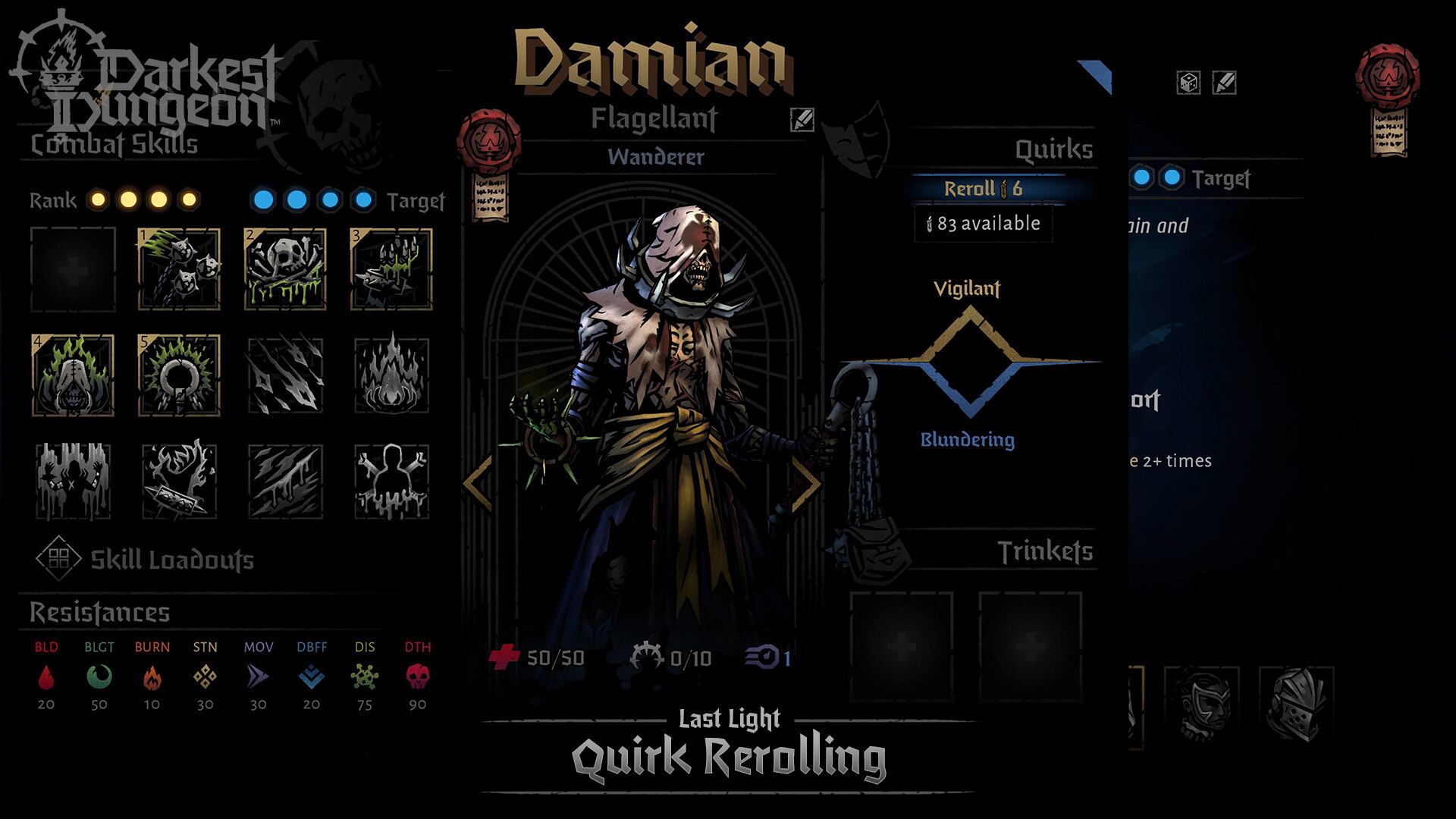Equip the unequipped rising flames skill

coord(391,375)
